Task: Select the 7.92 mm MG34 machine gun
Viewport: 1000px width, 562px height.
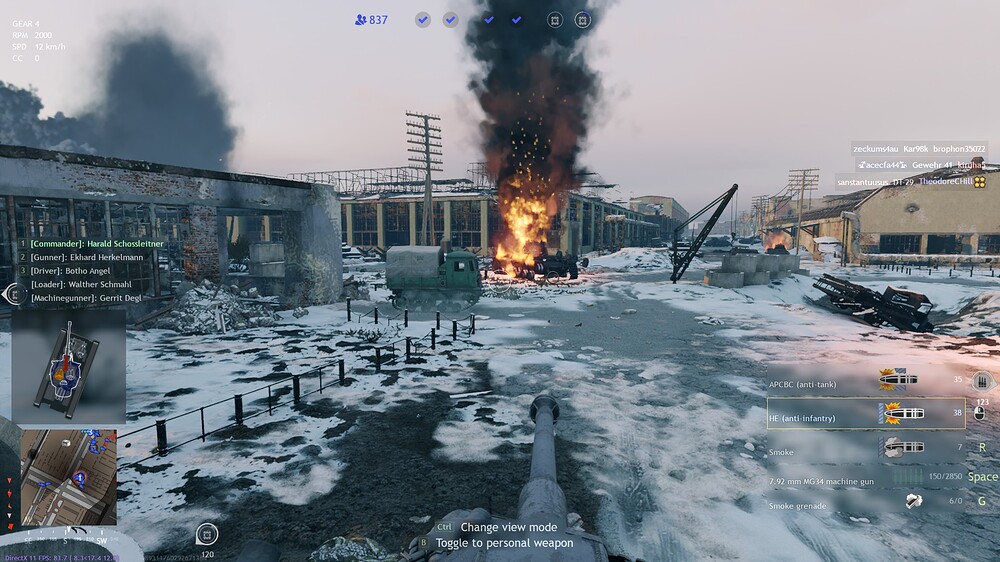Action: point(866,480)
